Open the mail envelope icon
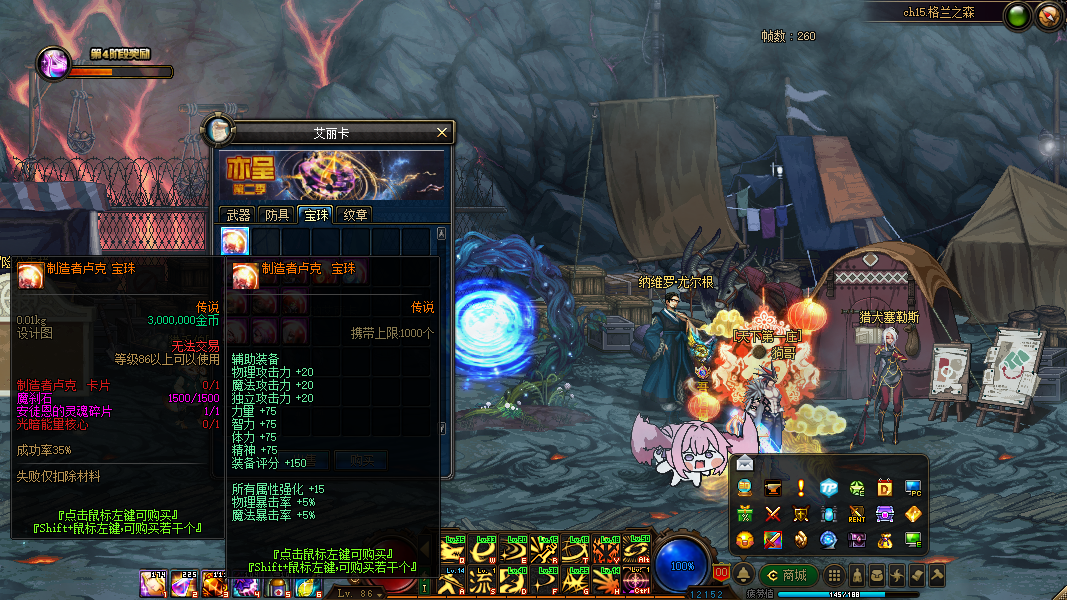Screen dimensions: 1067x600 (745, 463)
